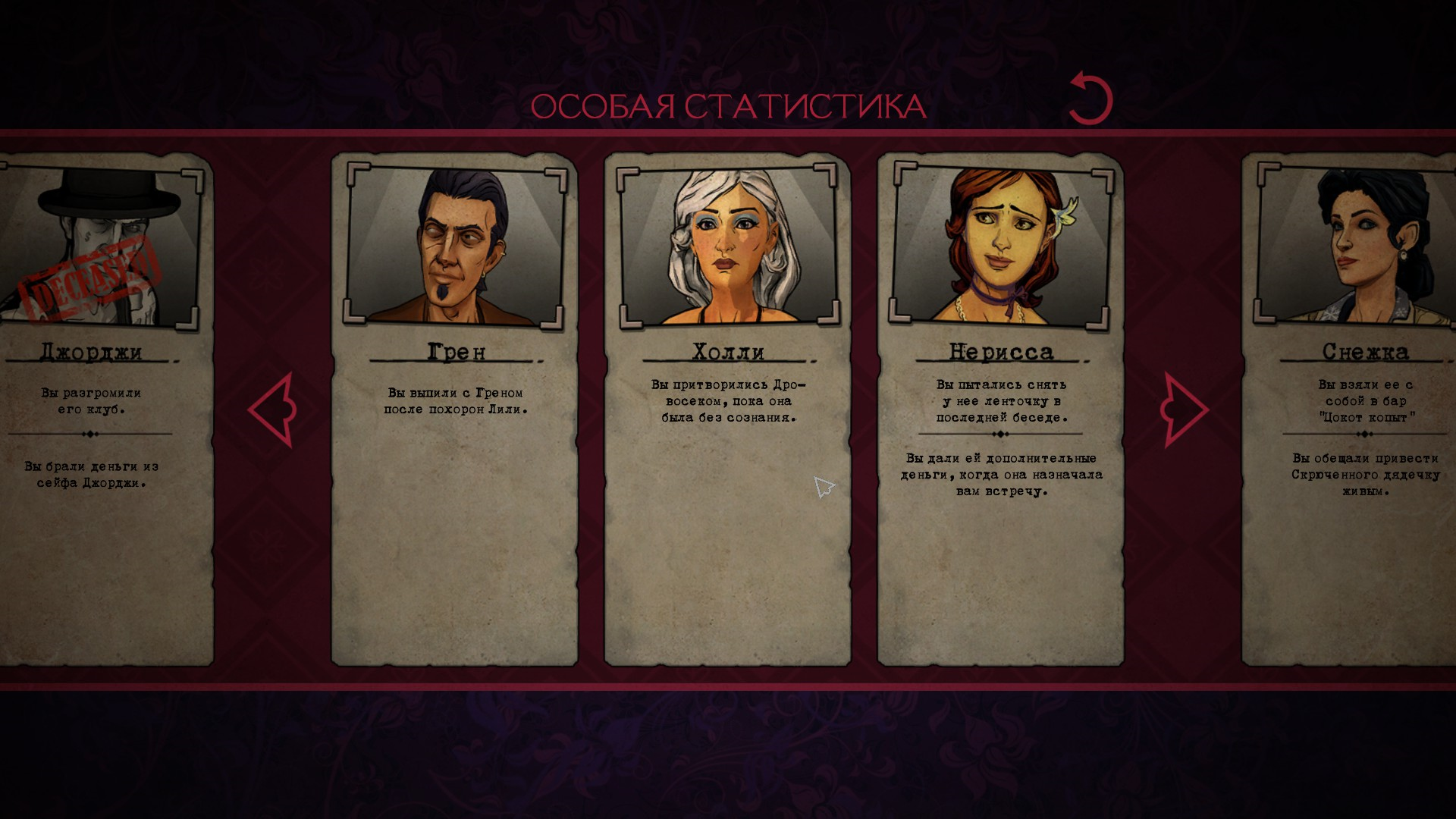Select the Грен character card
This screenshot has width=1456, height=819.
[454, 409]
